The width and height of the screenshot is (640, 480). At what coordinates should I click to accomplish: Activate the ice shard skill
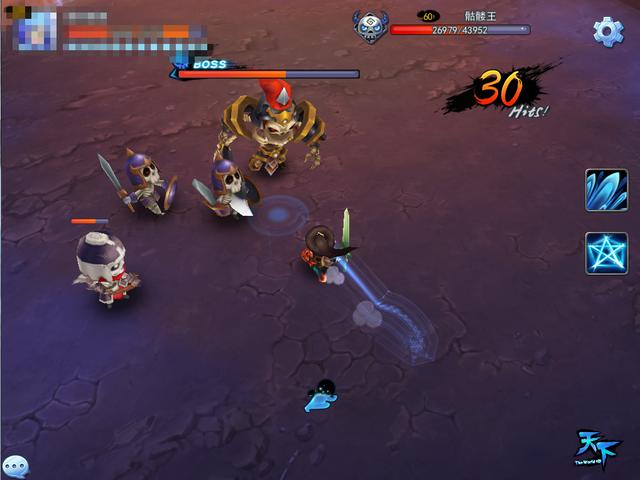[x=606, y=190]
